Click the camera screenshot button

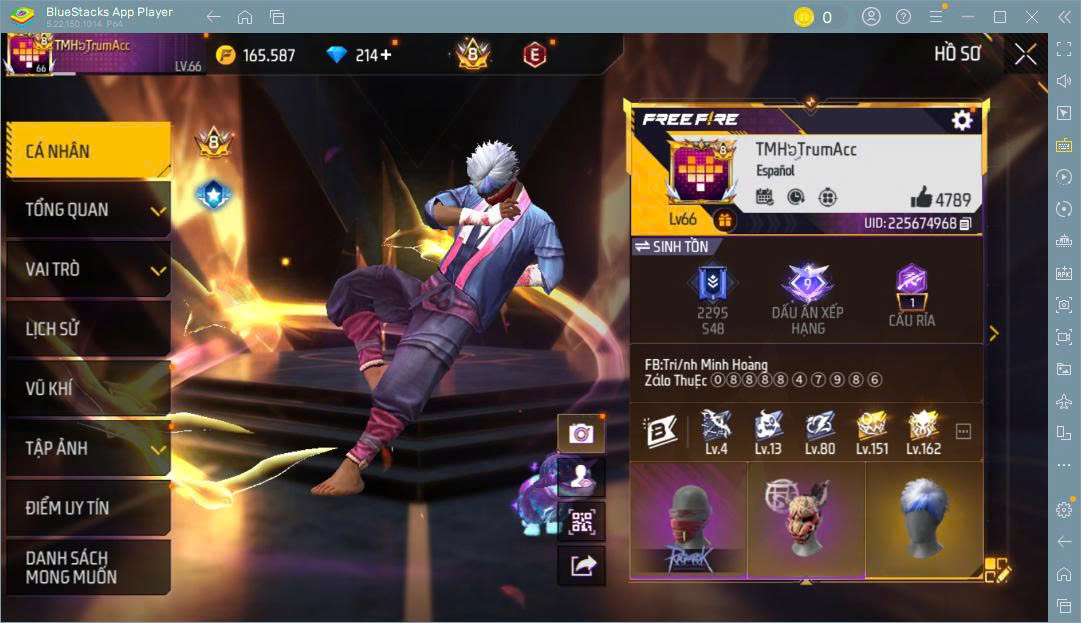pos(581,433)
